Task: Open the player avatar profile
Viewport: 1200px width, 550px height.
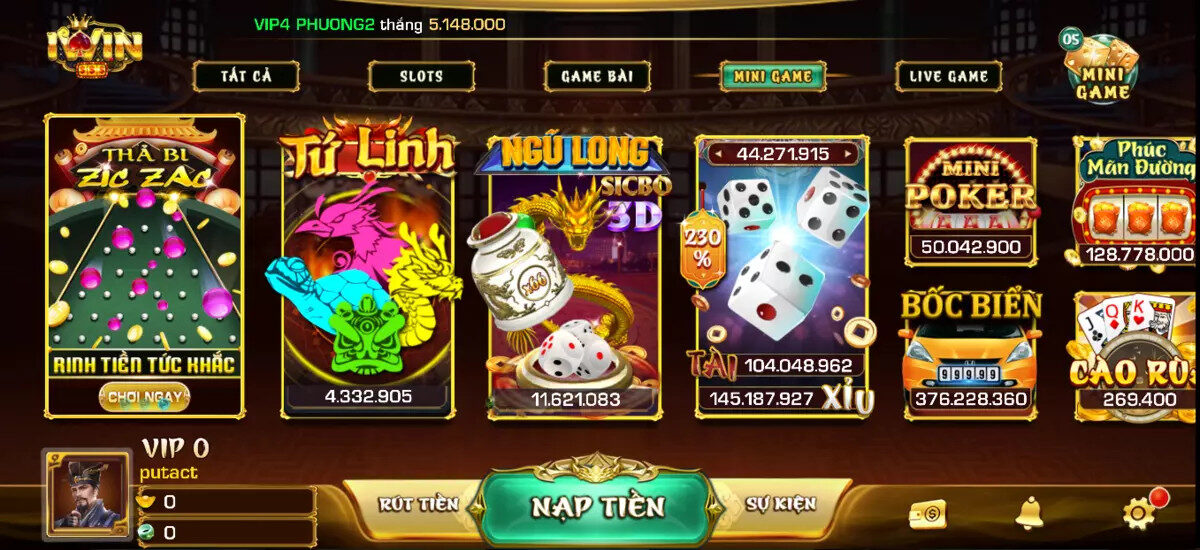Action: tap(87, 494)
